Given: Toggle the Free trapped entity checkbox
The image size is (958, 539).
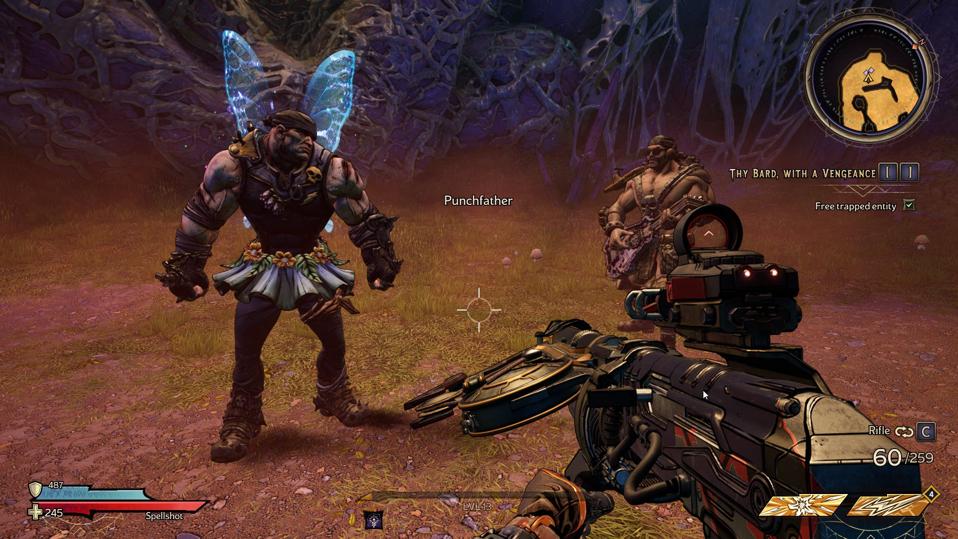Looking at the screenshot, I should pos(908,205).
